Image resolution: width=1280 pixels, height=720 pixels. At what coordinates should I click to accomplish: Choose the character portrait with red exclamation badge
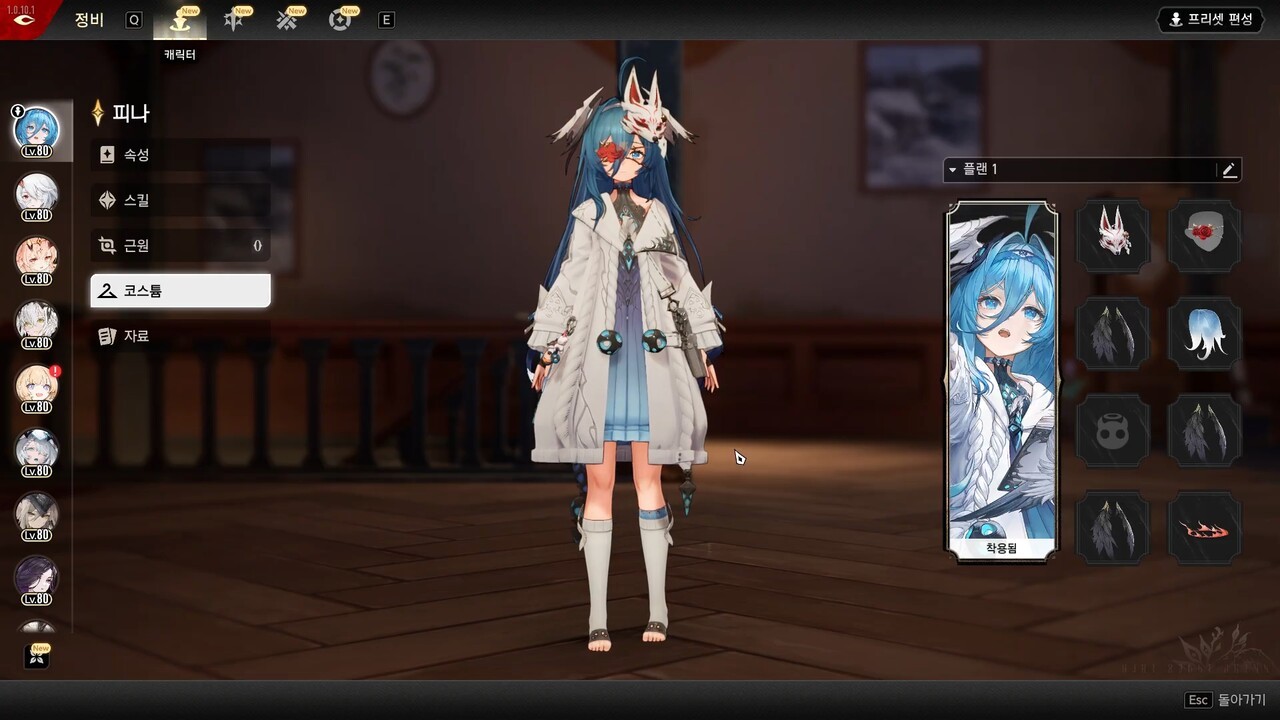coord(37,385)
